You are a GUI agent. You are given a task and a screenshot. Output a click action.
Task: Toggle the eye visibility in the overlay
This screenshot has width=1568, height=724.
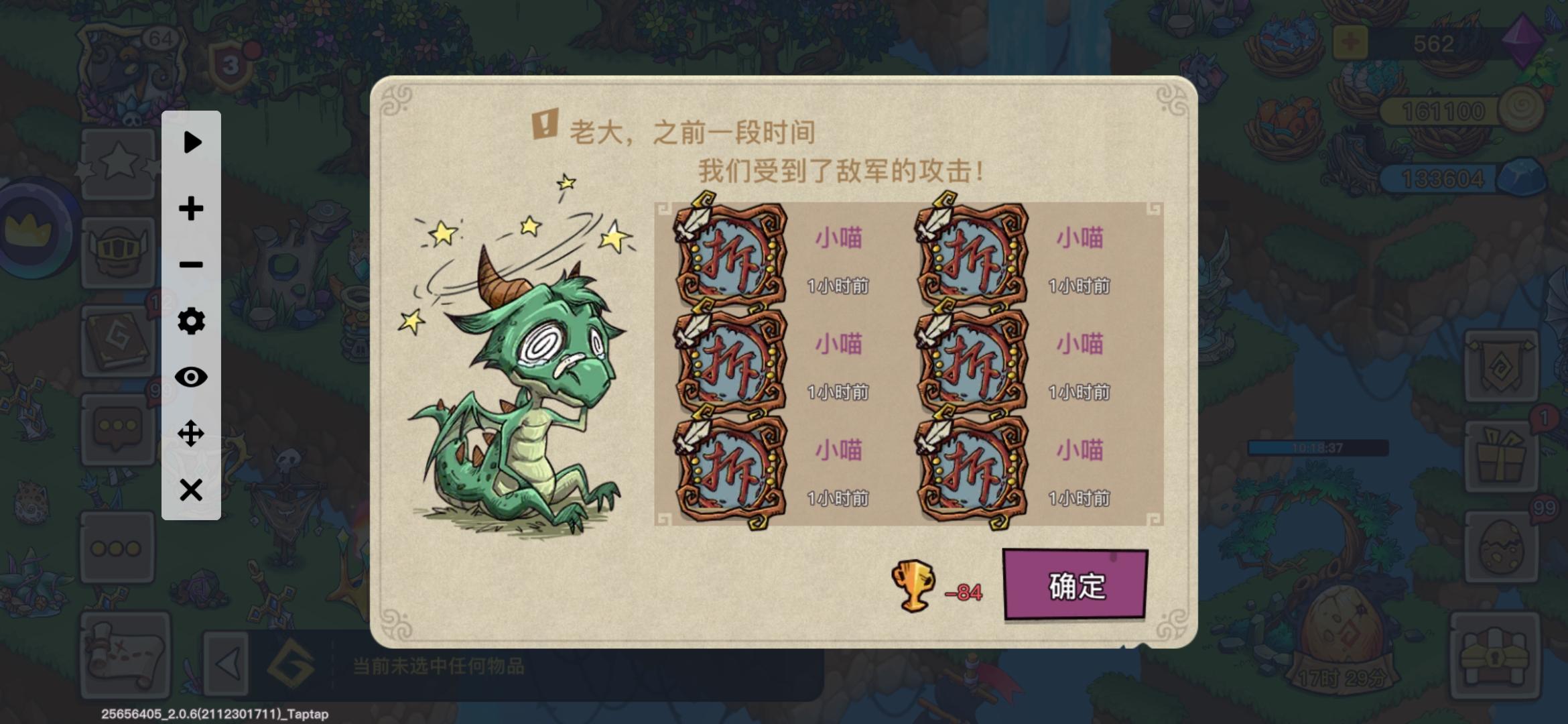pos(192,377)
